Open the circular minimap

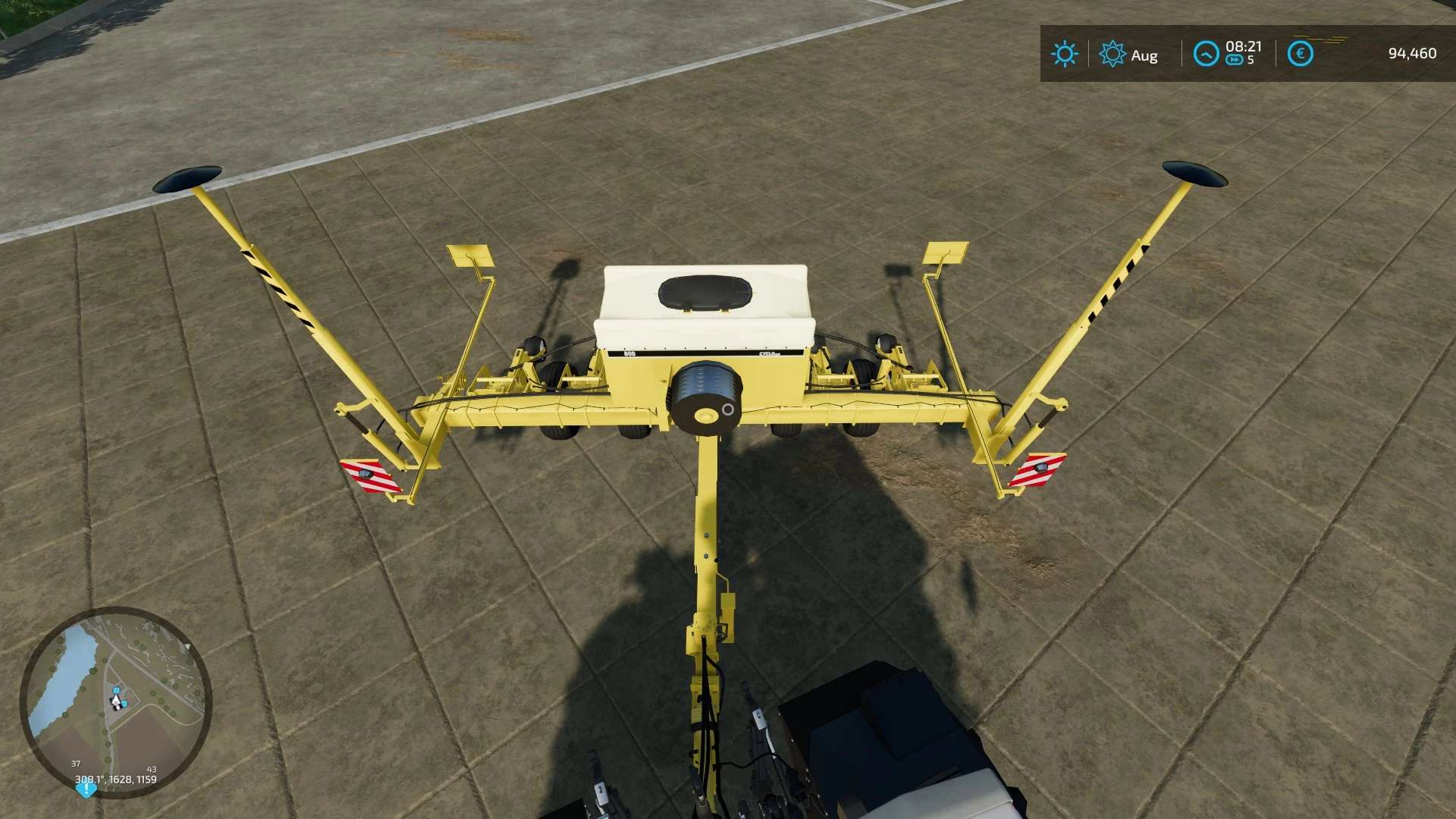coord(115,700)
